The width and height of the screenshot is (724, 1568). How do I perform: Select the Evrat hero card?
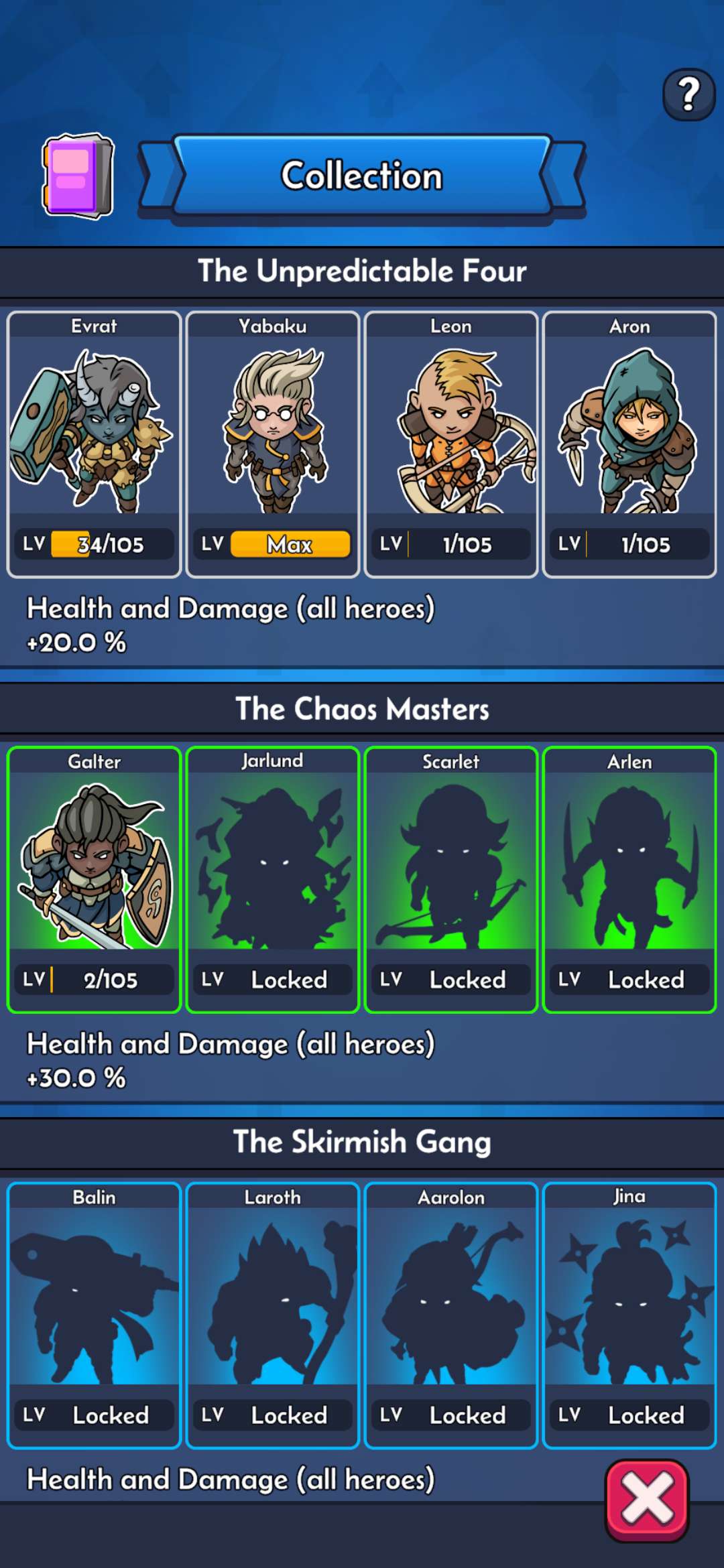click(x=94, y=444)
